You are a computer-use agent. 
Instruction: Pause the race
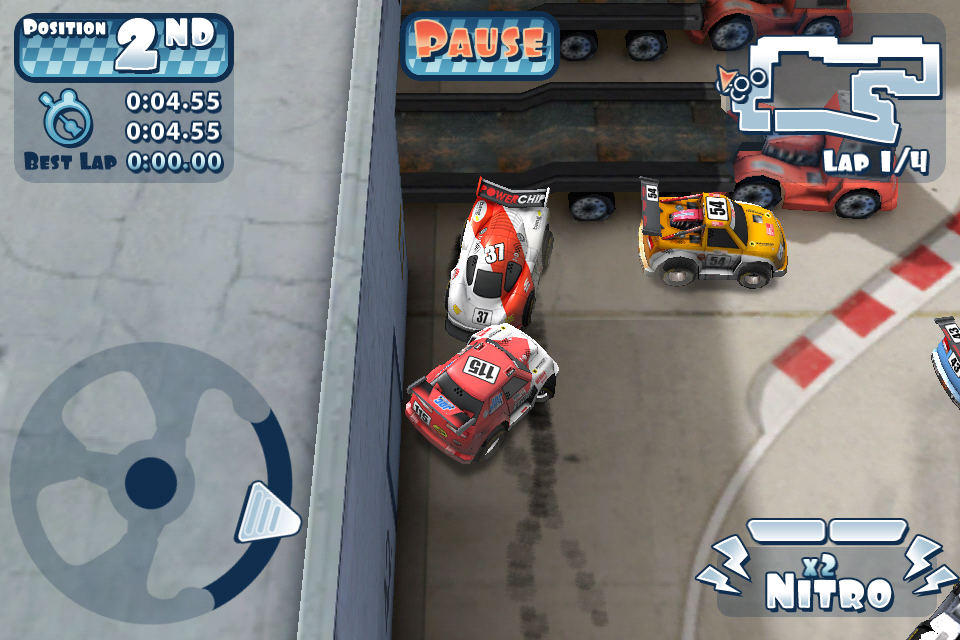coord(480,44)
